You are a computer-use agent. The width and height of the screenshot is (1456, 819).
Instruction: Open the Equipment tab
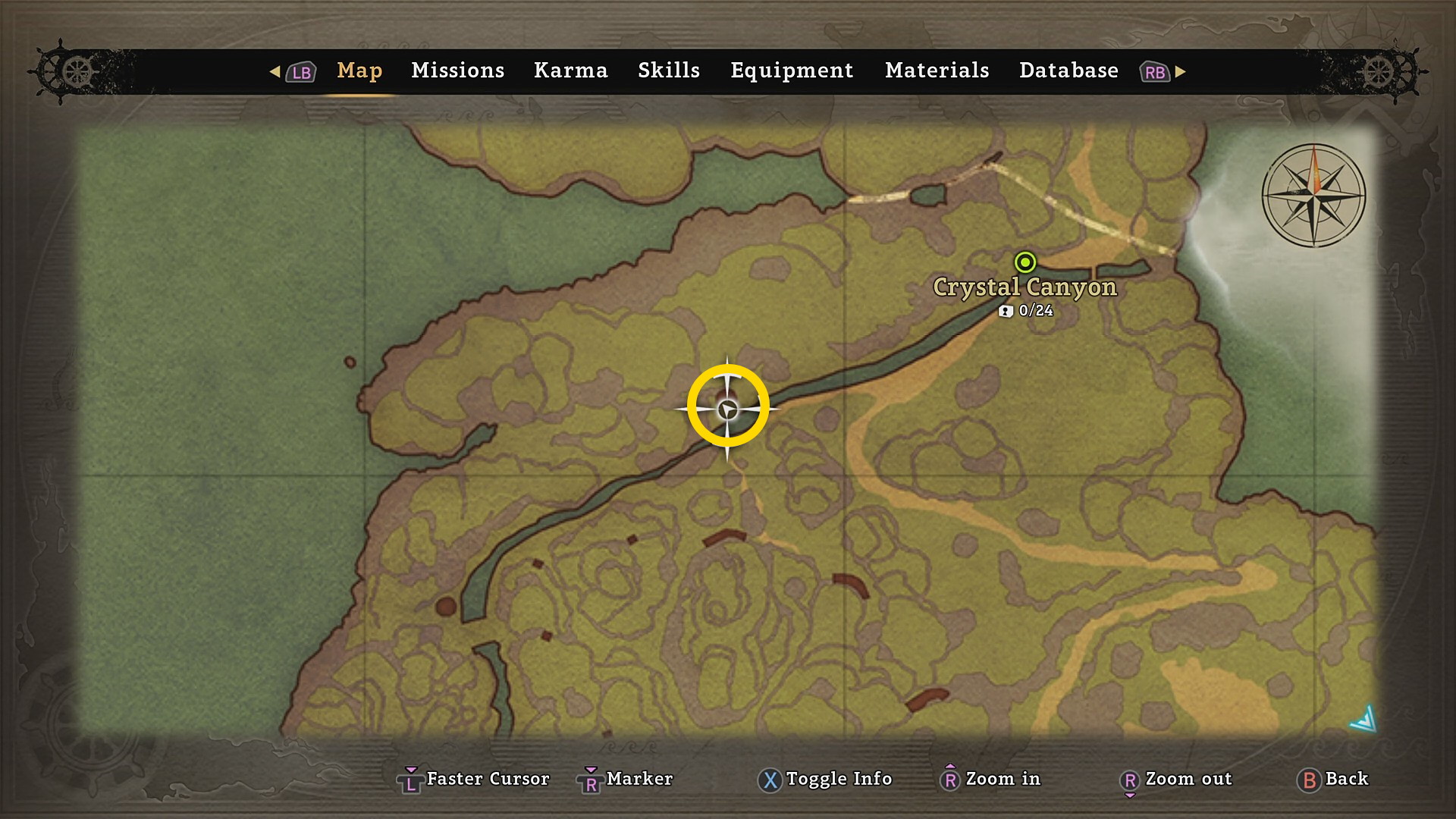[x=791, y=71]
